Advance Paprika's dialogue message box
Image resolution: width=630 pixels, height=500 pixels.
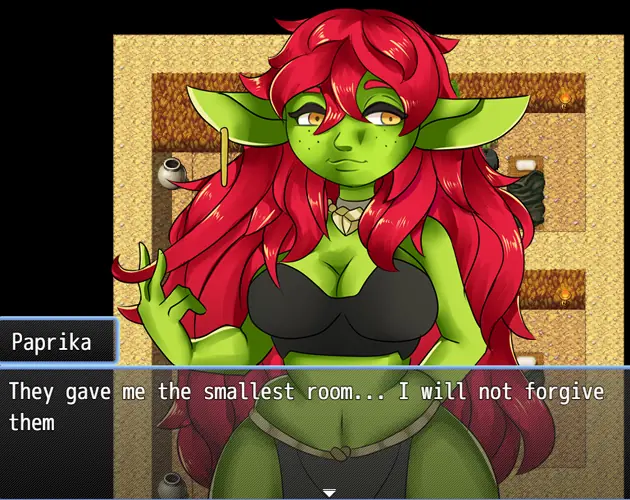314,420
